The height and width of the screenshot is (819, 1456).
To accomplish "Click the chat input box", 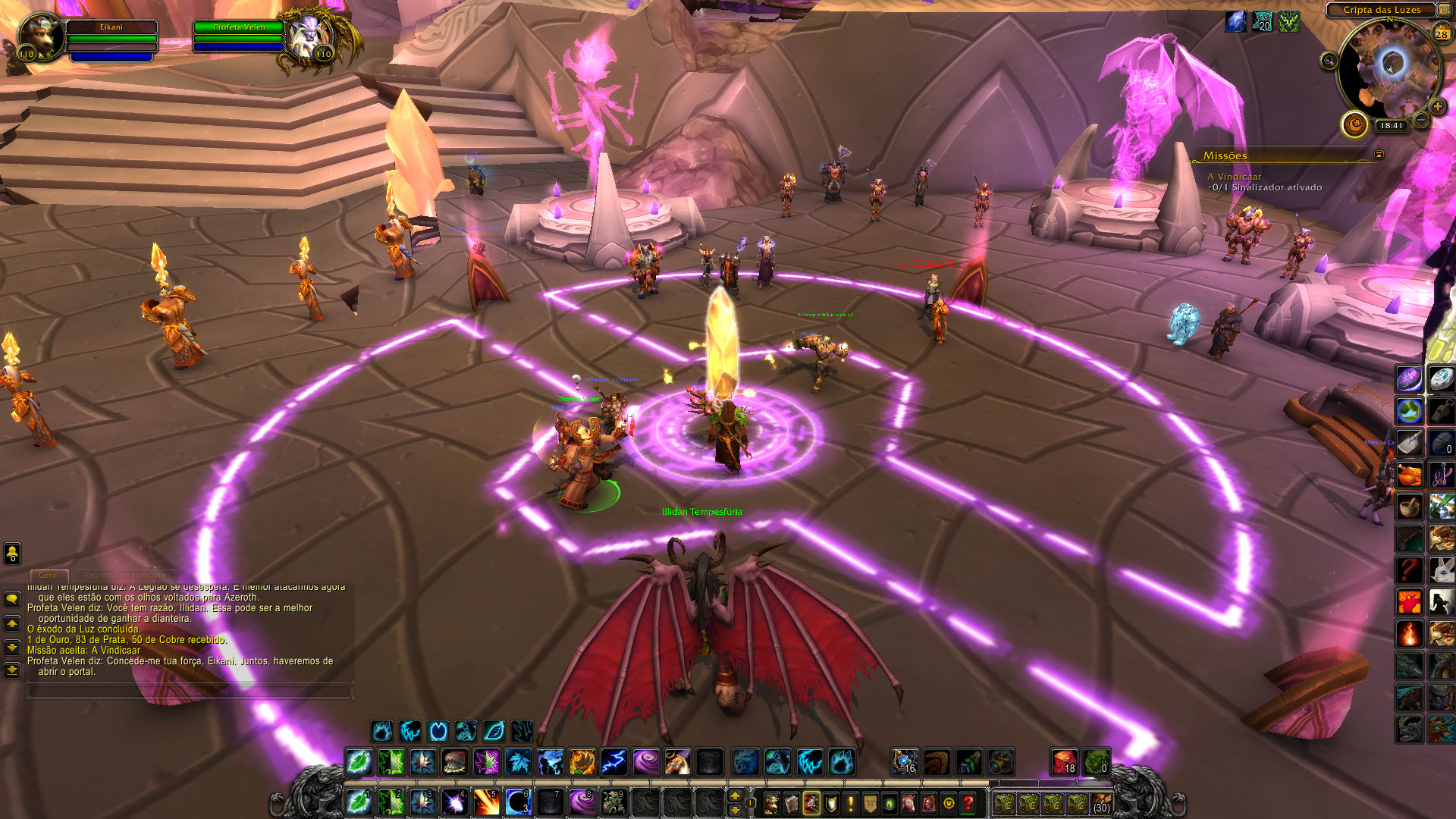I will coord(190,690).
